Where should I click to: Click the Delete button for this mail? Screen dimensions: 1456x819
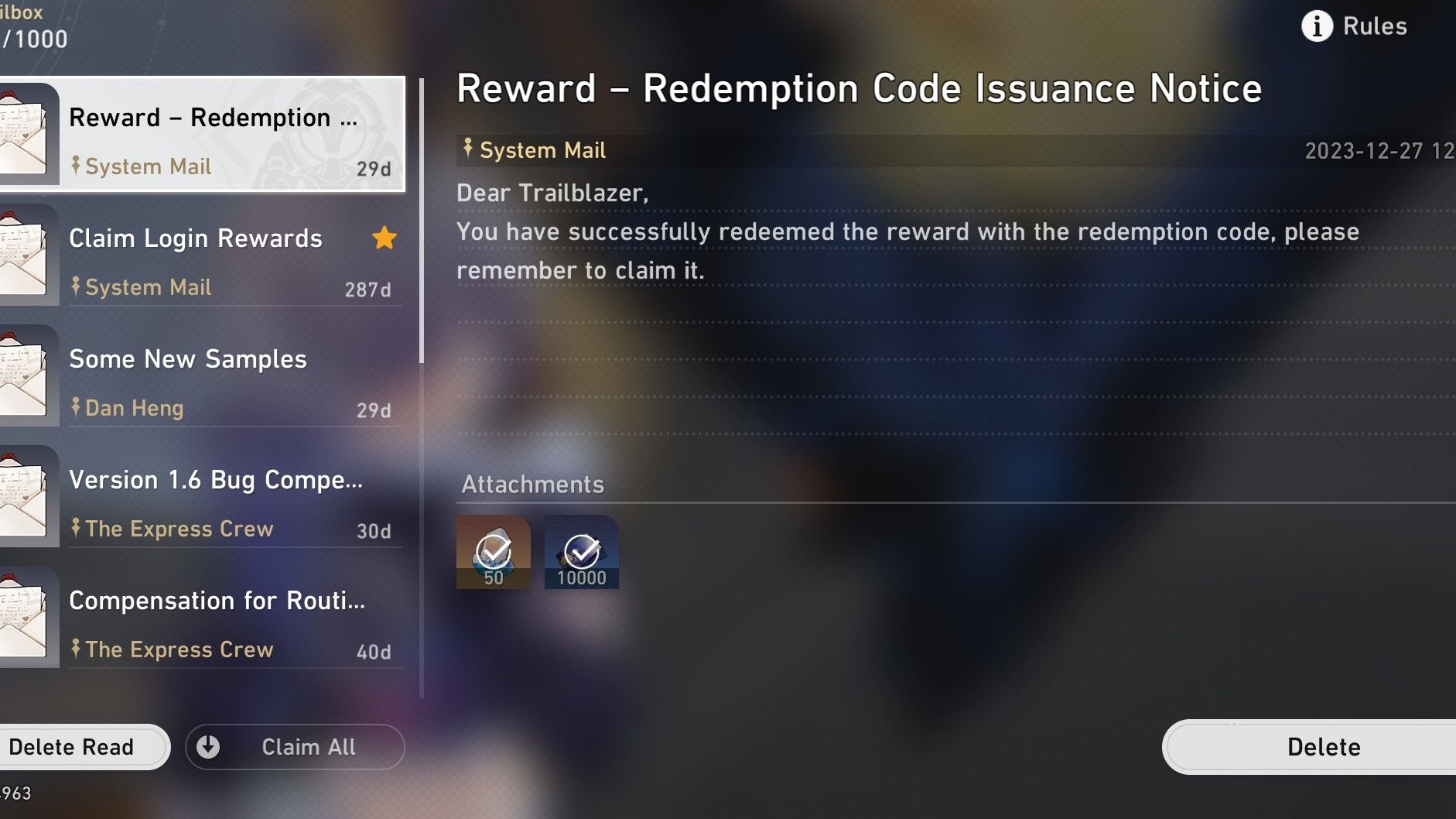pyautogui.click(x=1323, y=746)
